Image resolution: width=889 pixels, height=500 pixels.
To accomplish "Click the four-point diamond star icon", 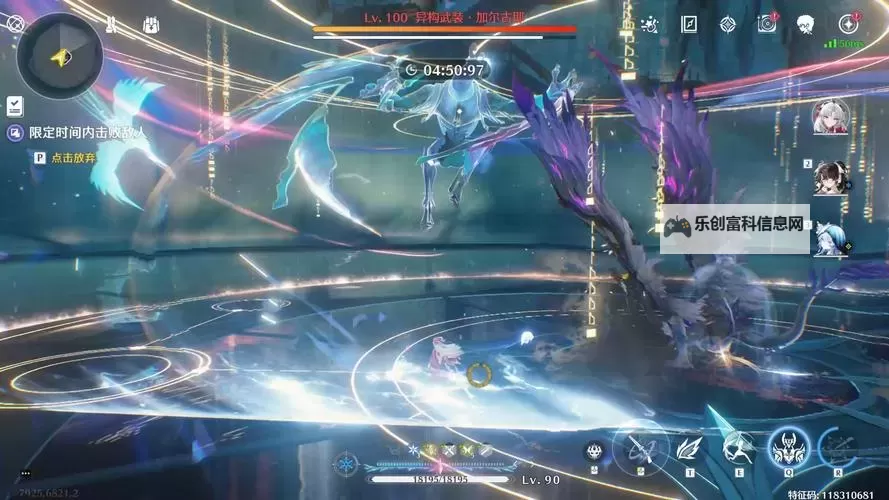I will click(728, 24).
